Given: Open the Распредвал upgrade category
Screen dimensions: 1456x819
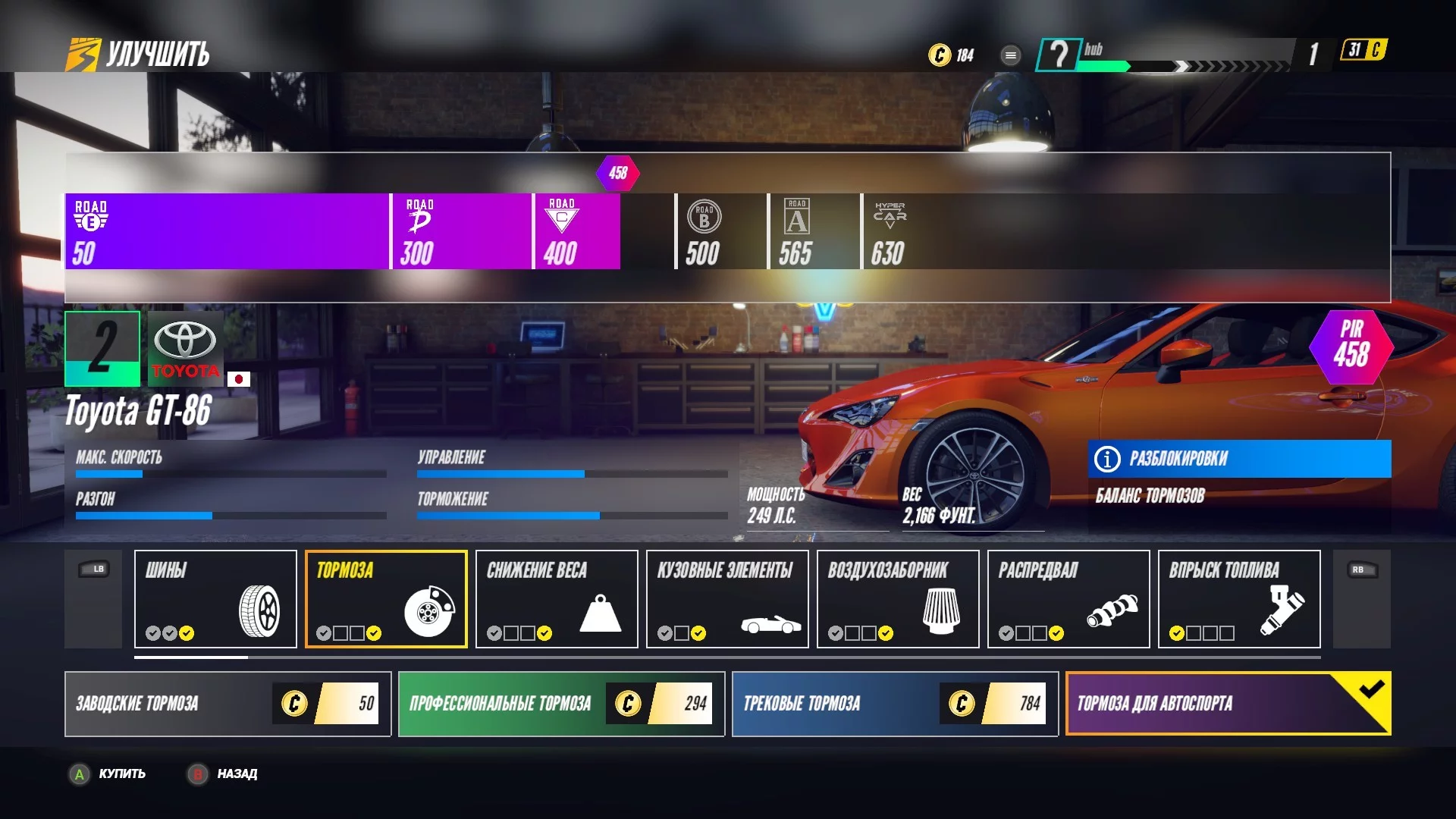Looking at the screenshot, I should tap(1068, 599).
